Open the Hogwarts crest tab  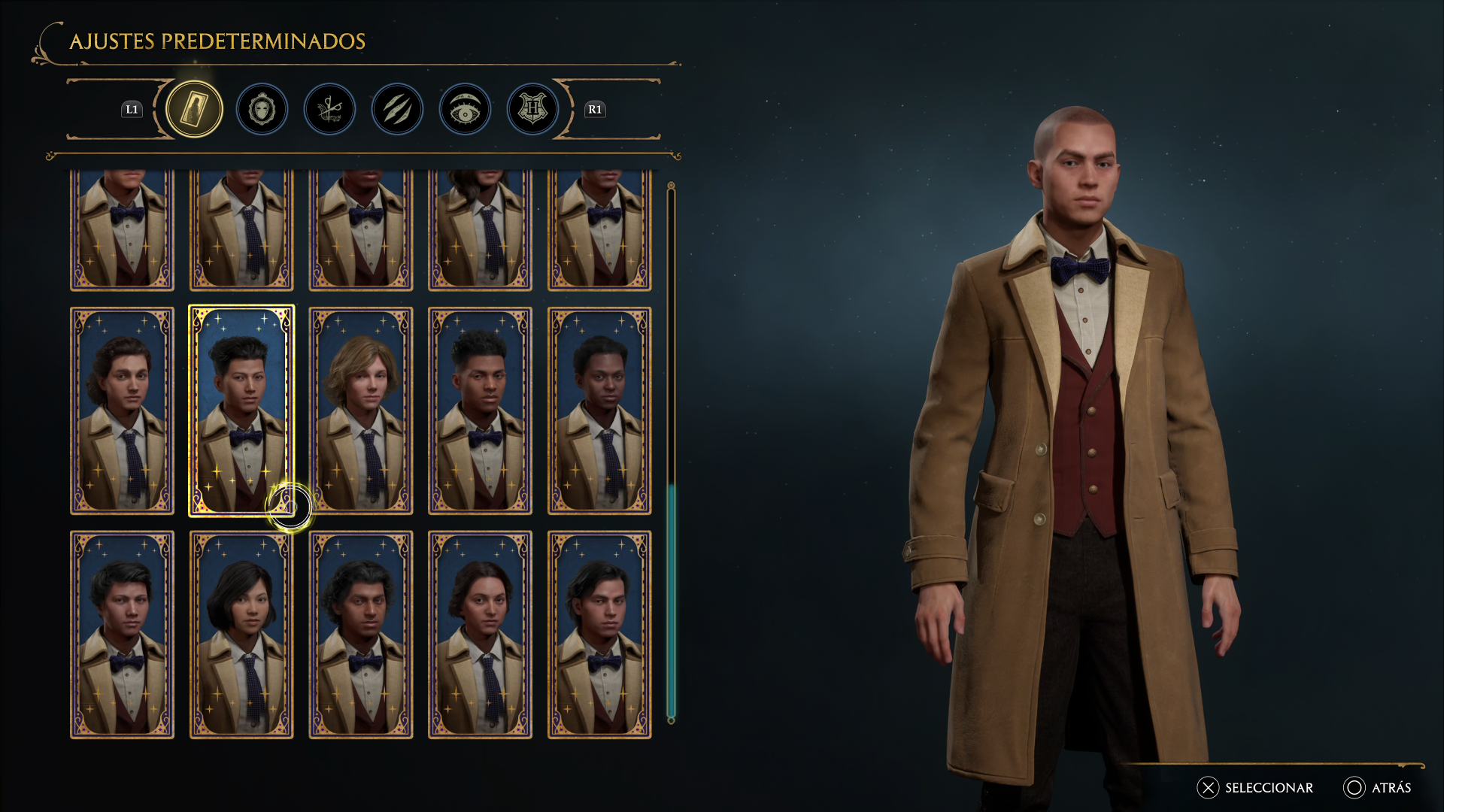[532, 110]
